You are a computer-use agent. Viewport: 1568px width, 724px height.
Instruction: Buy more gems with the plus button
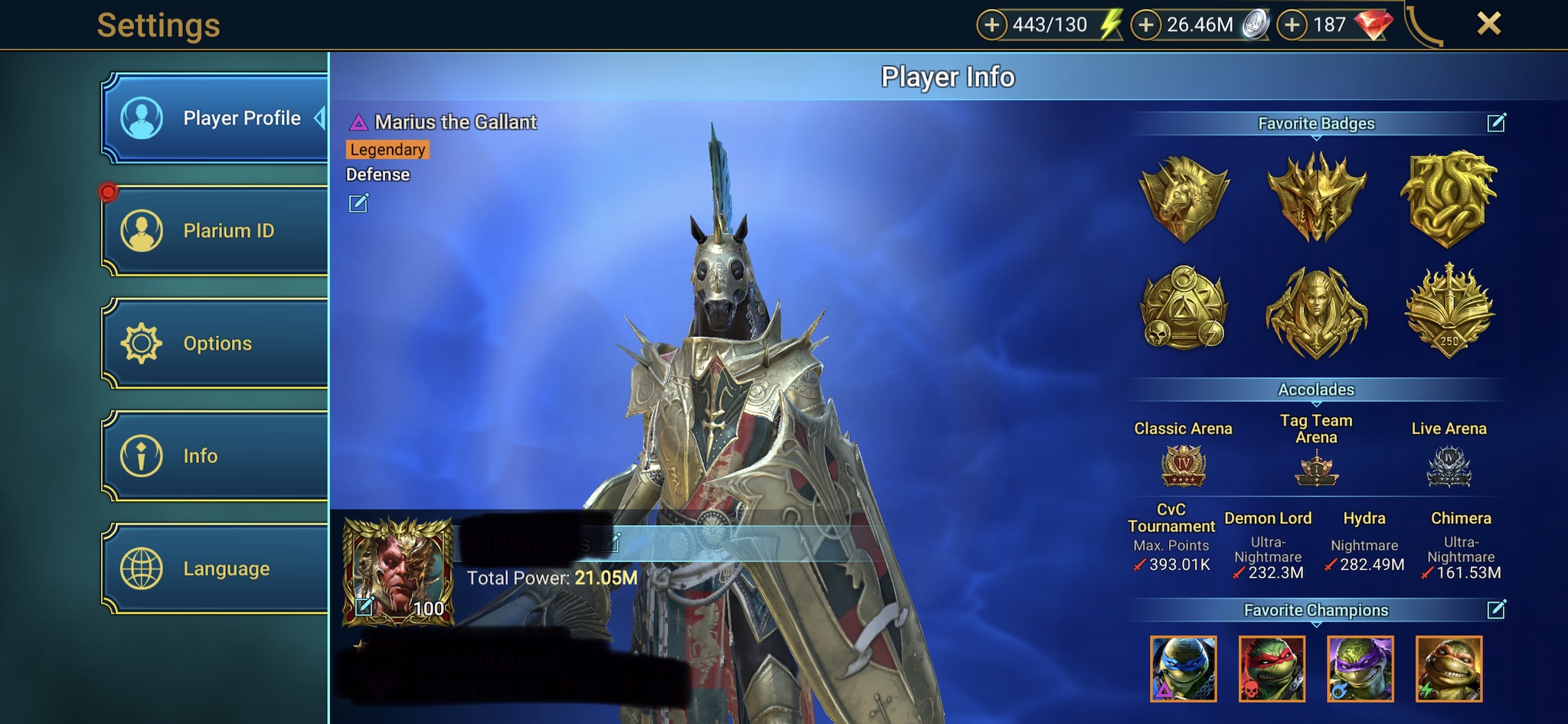point(1292,24)
